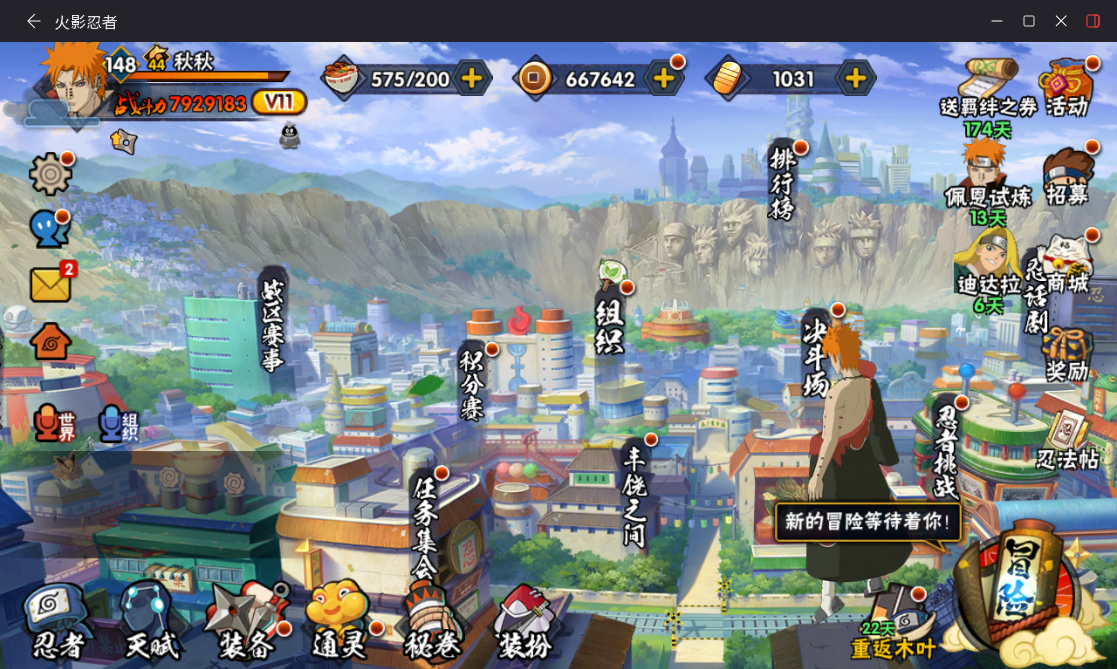Go back using the title bar arrow
1117x669 pixels.
pyautogui.click(x=34, y=21)
